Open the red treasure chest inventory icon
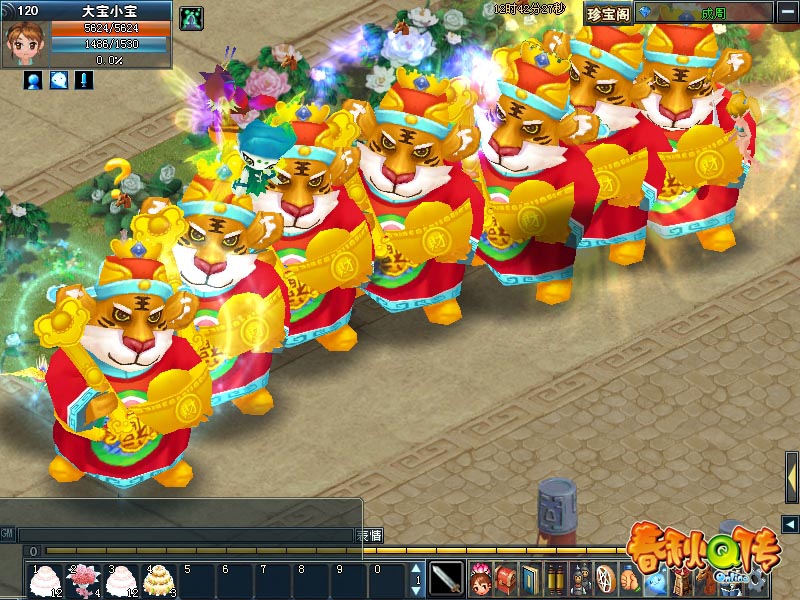 point(506,578)
